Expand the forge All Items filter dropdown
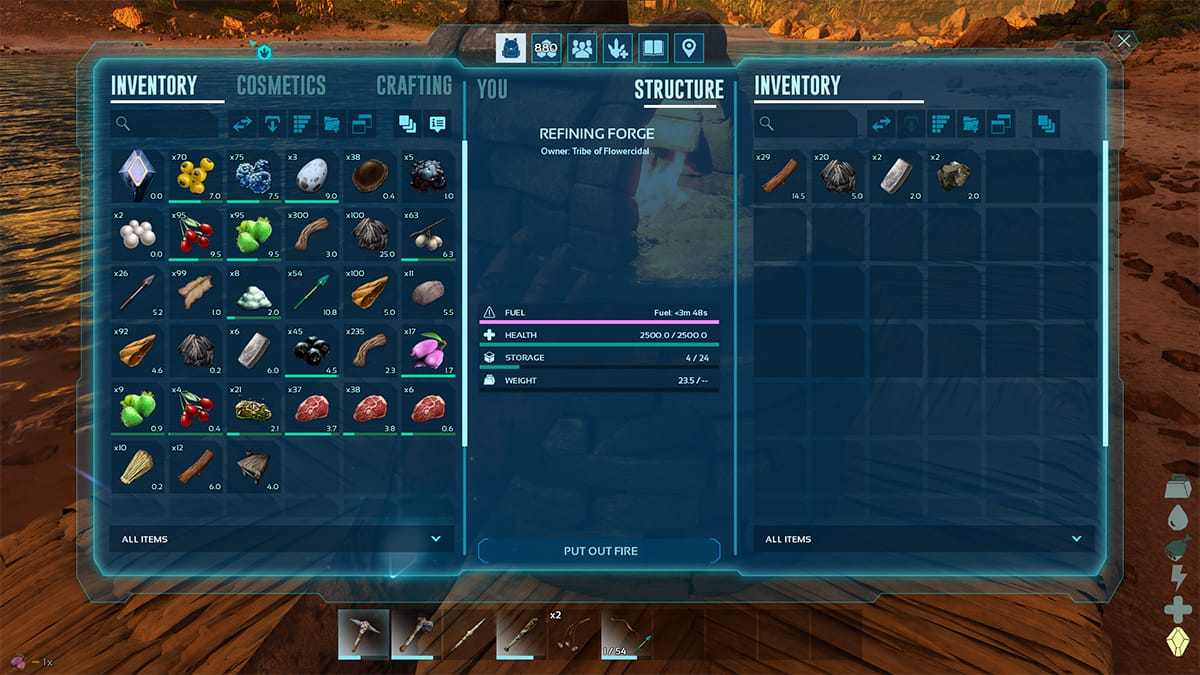The height and width of the screenshot is (675, 1200). click(x=923, y=539)
